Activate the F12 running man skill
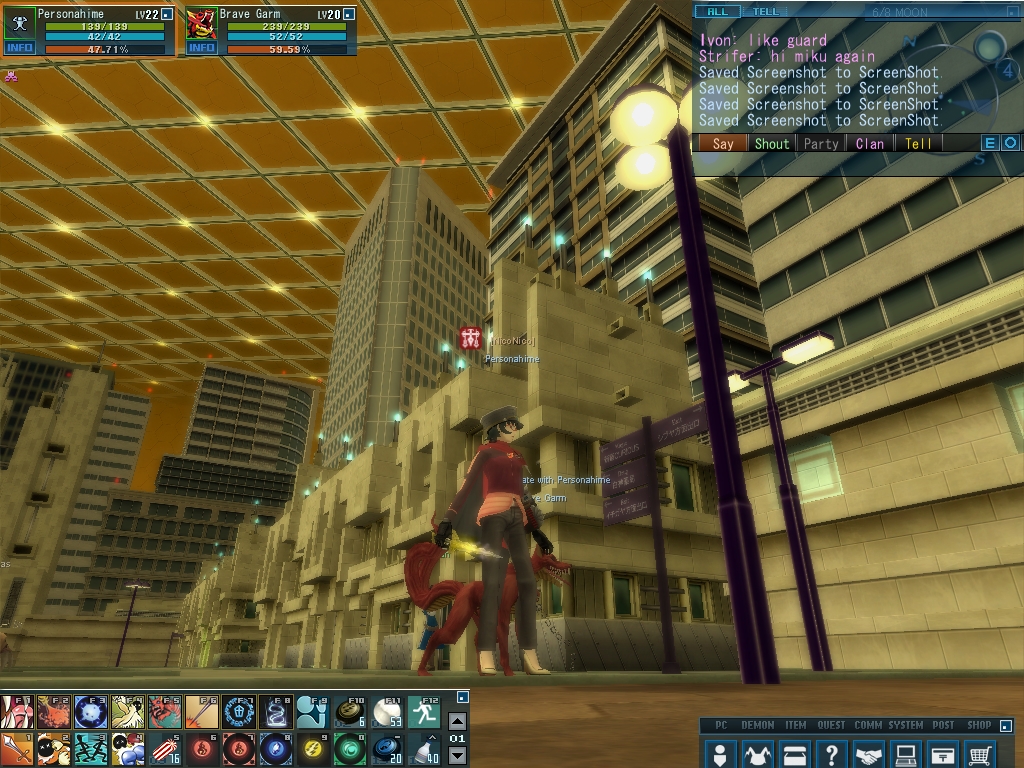This screenshot has height=768, width=1024. point(424,712)
